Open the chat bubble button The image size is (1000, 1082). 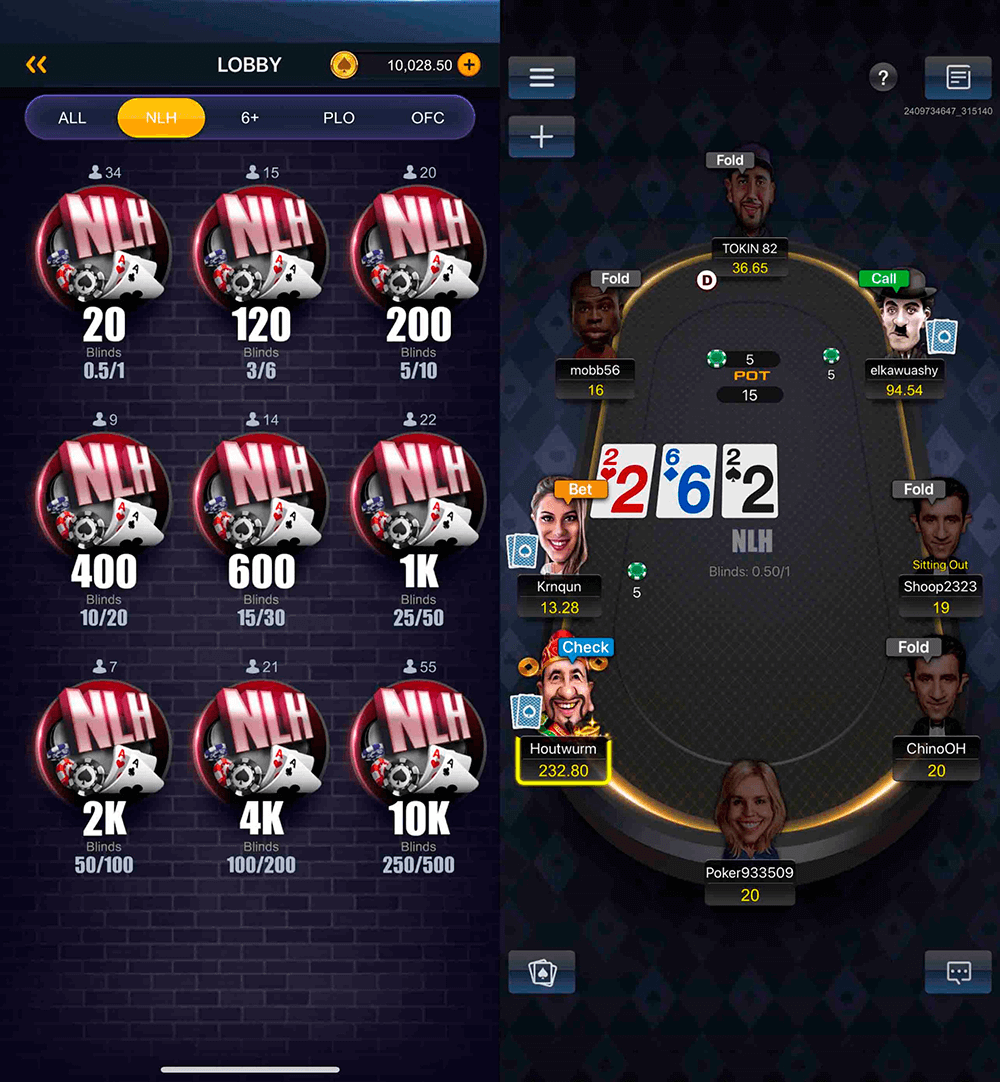(958, 972)
